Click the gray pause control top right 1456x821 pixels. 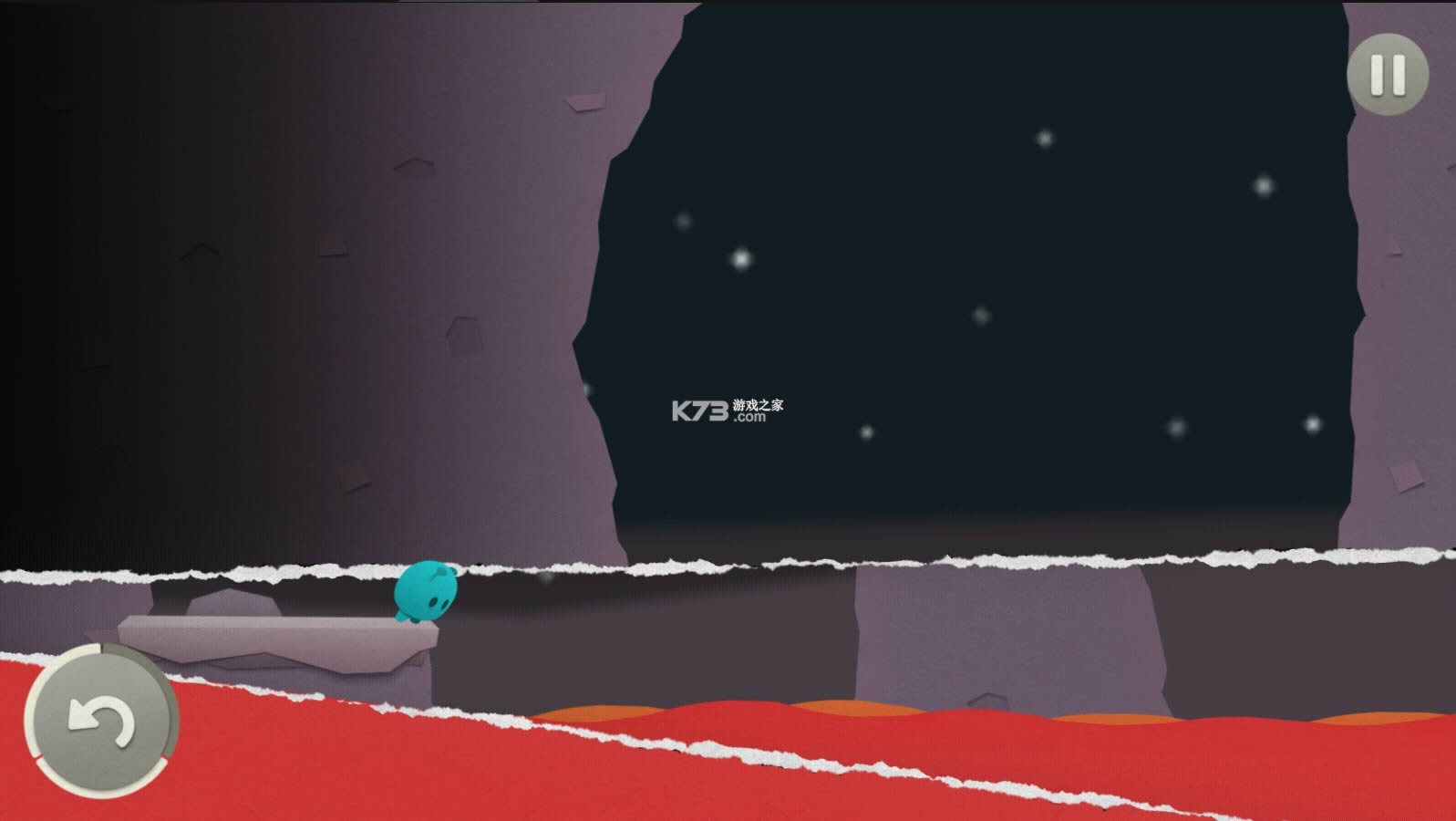(1387, 75)
